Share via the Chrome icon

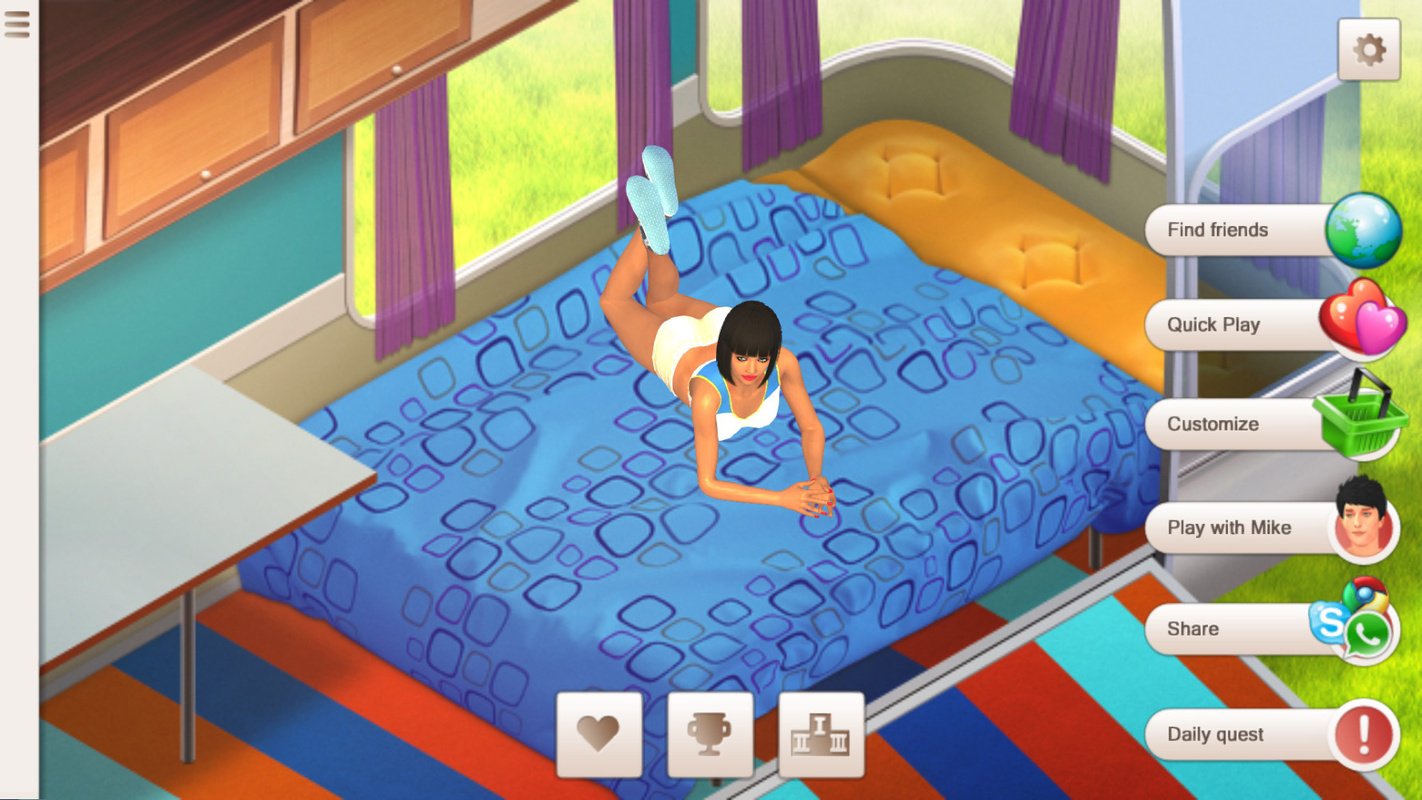1366,596
